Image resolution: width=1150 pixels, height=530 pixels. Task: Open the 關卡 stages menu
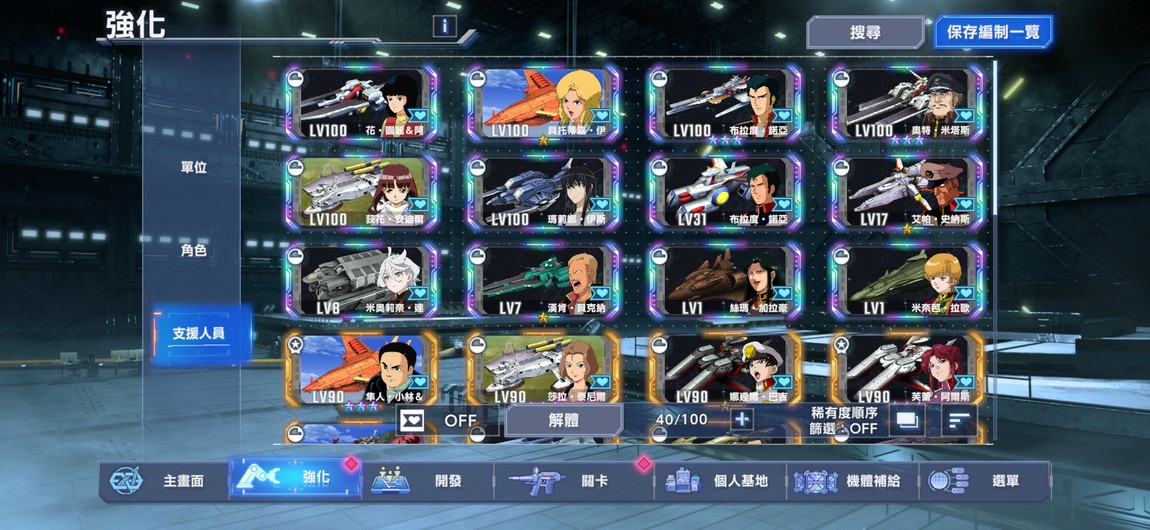point(577,481)
